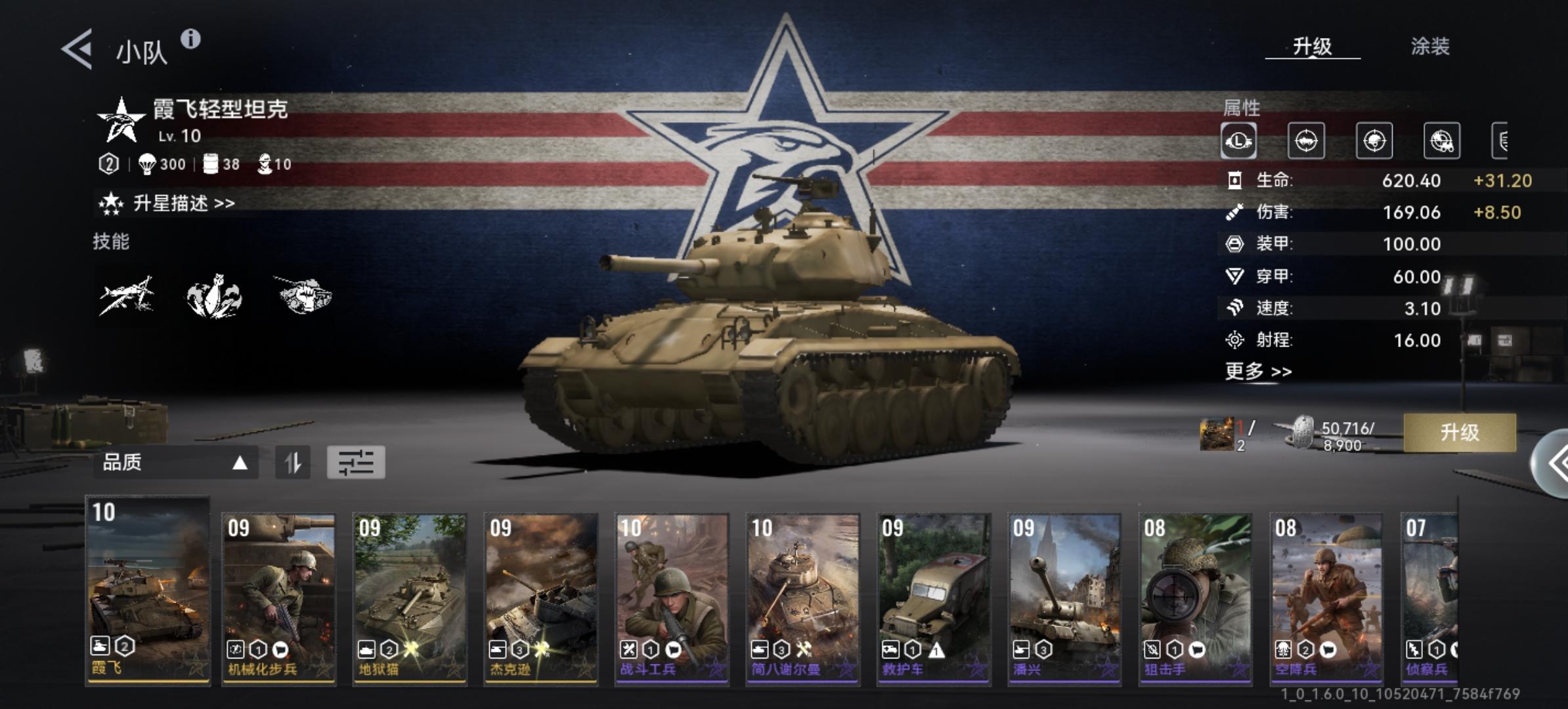Open the 升星描述 details link

[x=183, y=204]
